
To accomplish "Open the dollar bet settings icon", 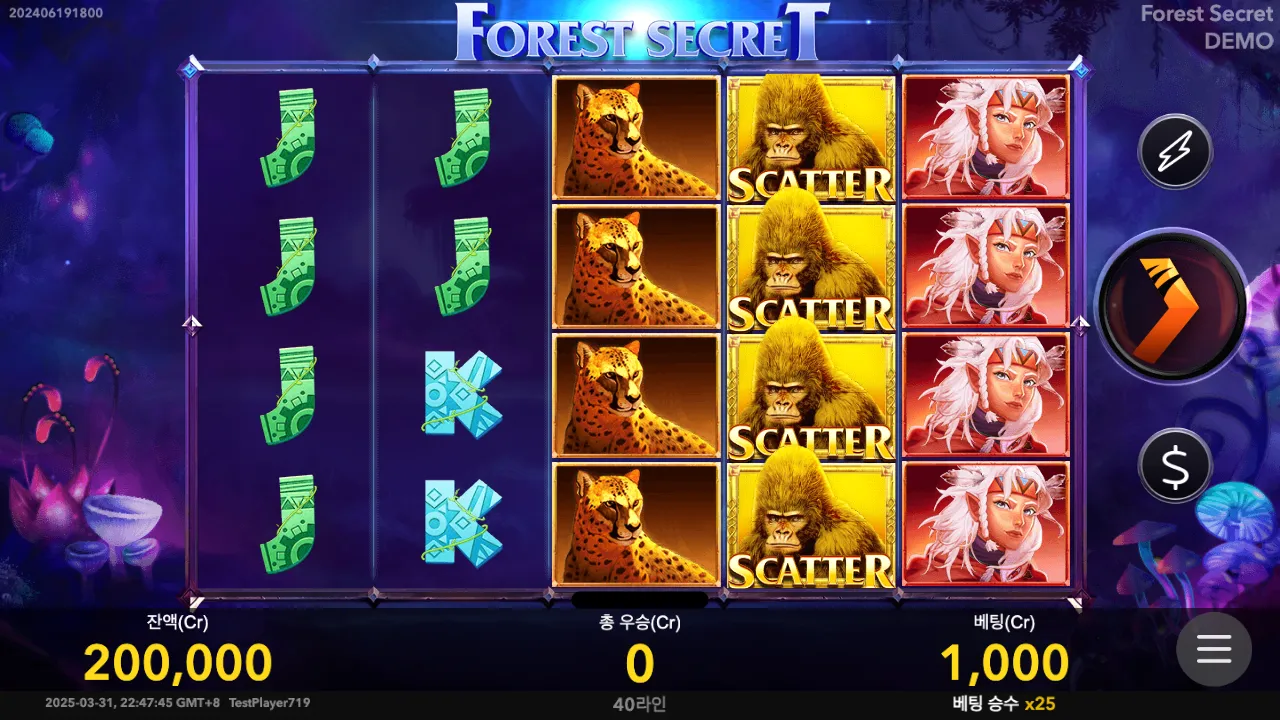I will click(1174, 467).
